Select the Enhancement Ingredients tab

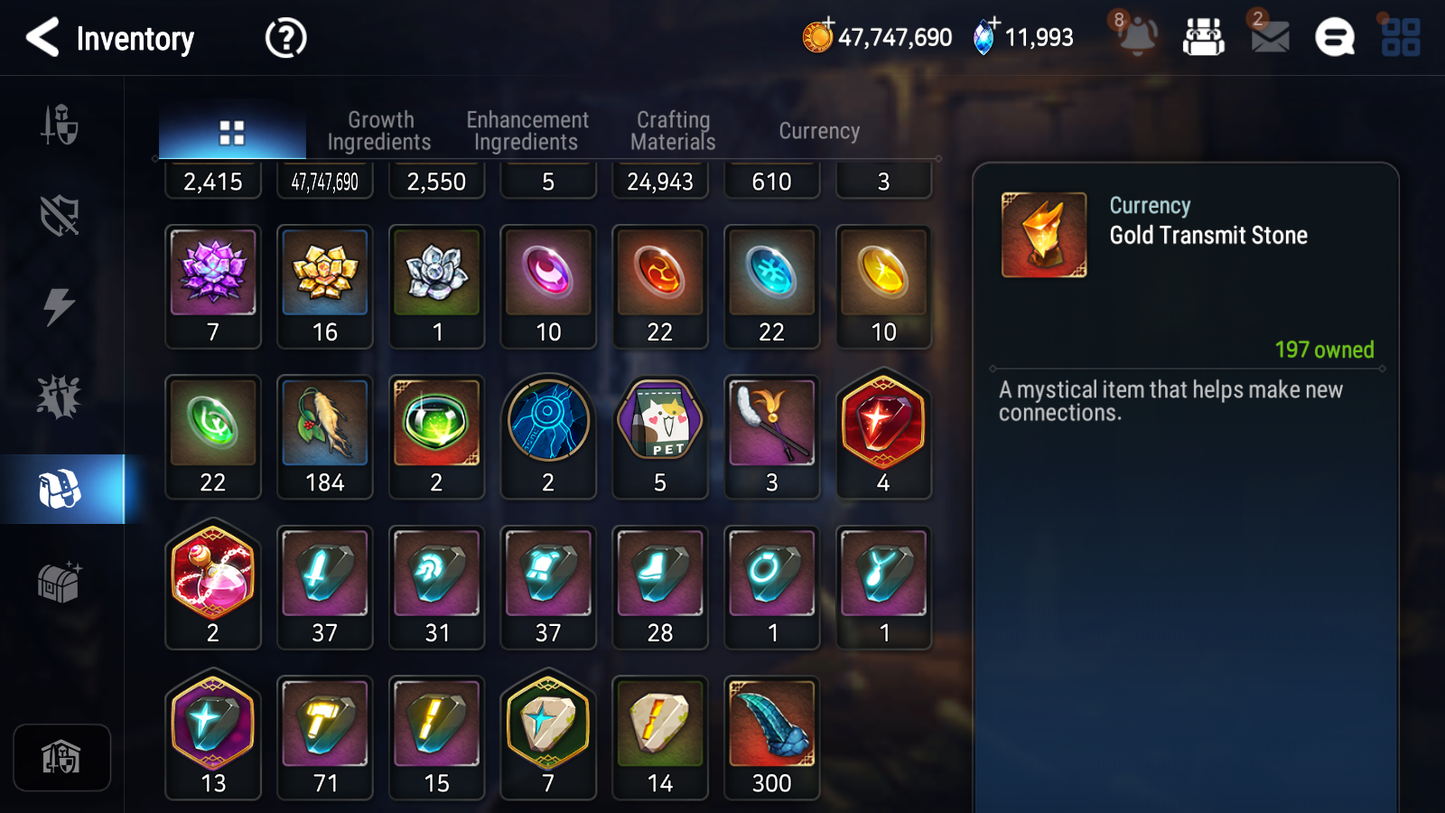point(526,130)
